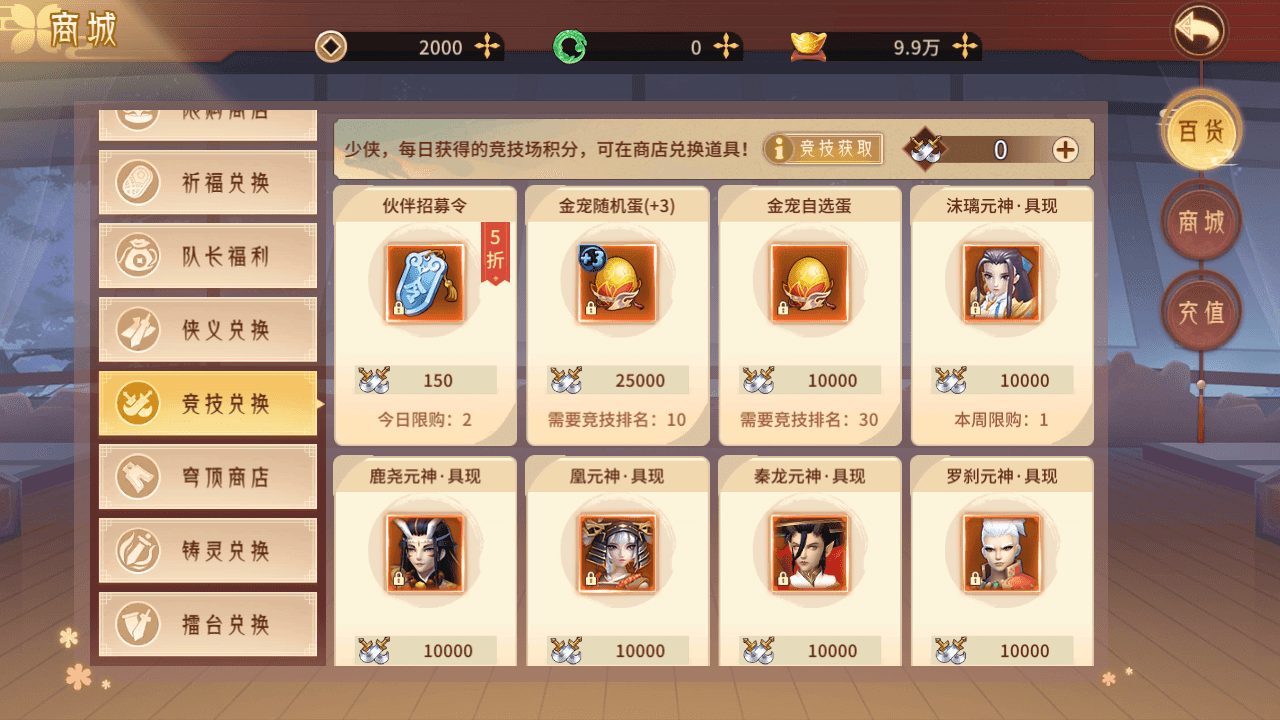This screenshot has height=720, width=1280.
Task: Open the 祈福兑换 shop category
Action: pos(207,182)
